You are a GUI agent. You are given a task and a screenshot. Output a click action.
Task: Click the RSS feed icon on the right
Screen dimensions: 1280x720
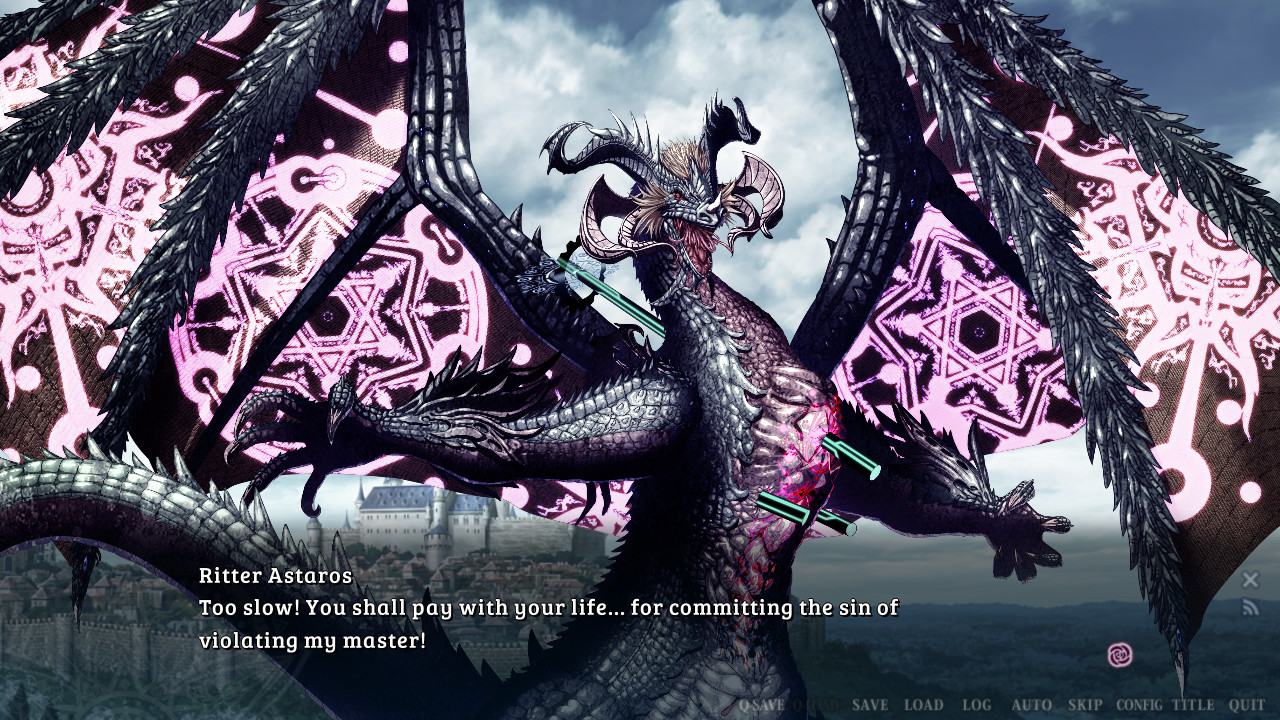(1250, 605)
